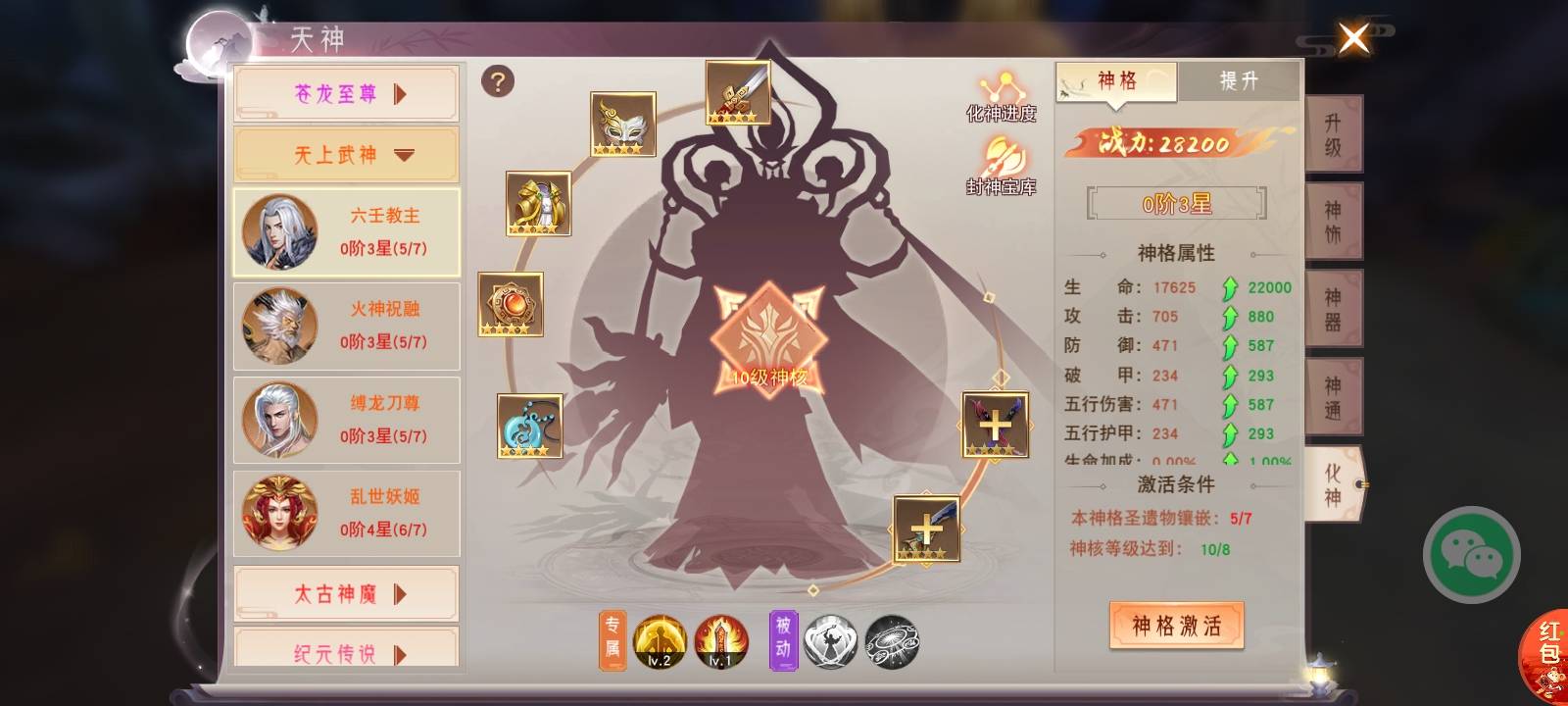
Task: Open the 封神宝库 treasury
Action: tap(1001, 167)
